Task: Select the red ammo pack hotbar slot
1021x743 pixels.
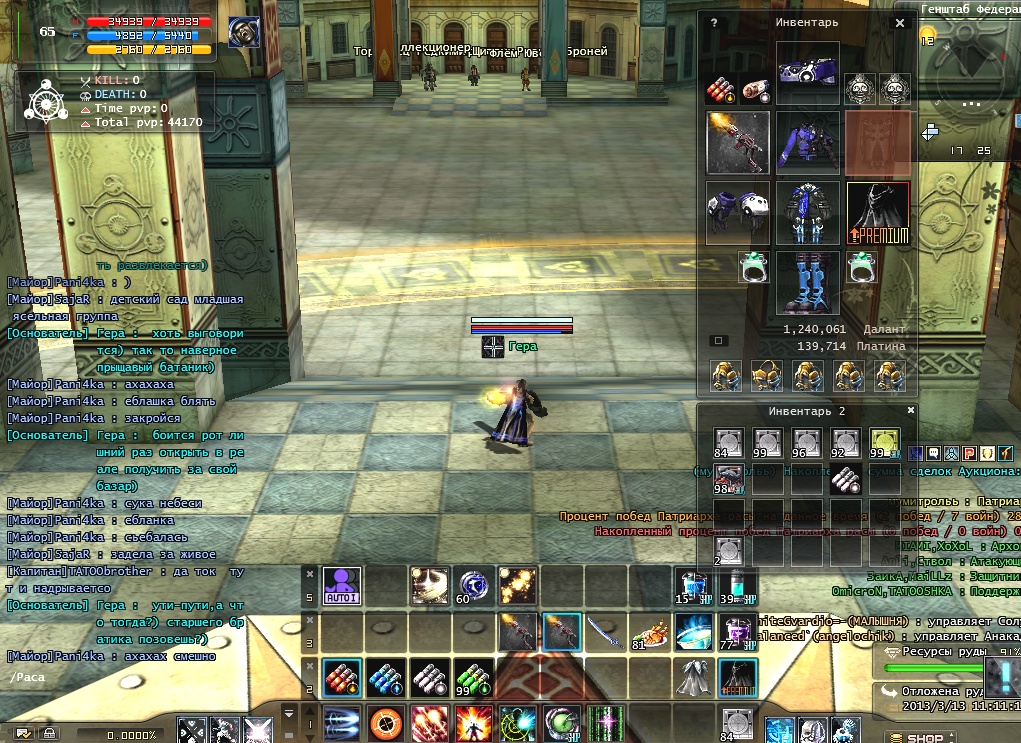Action: click(341, 678)
